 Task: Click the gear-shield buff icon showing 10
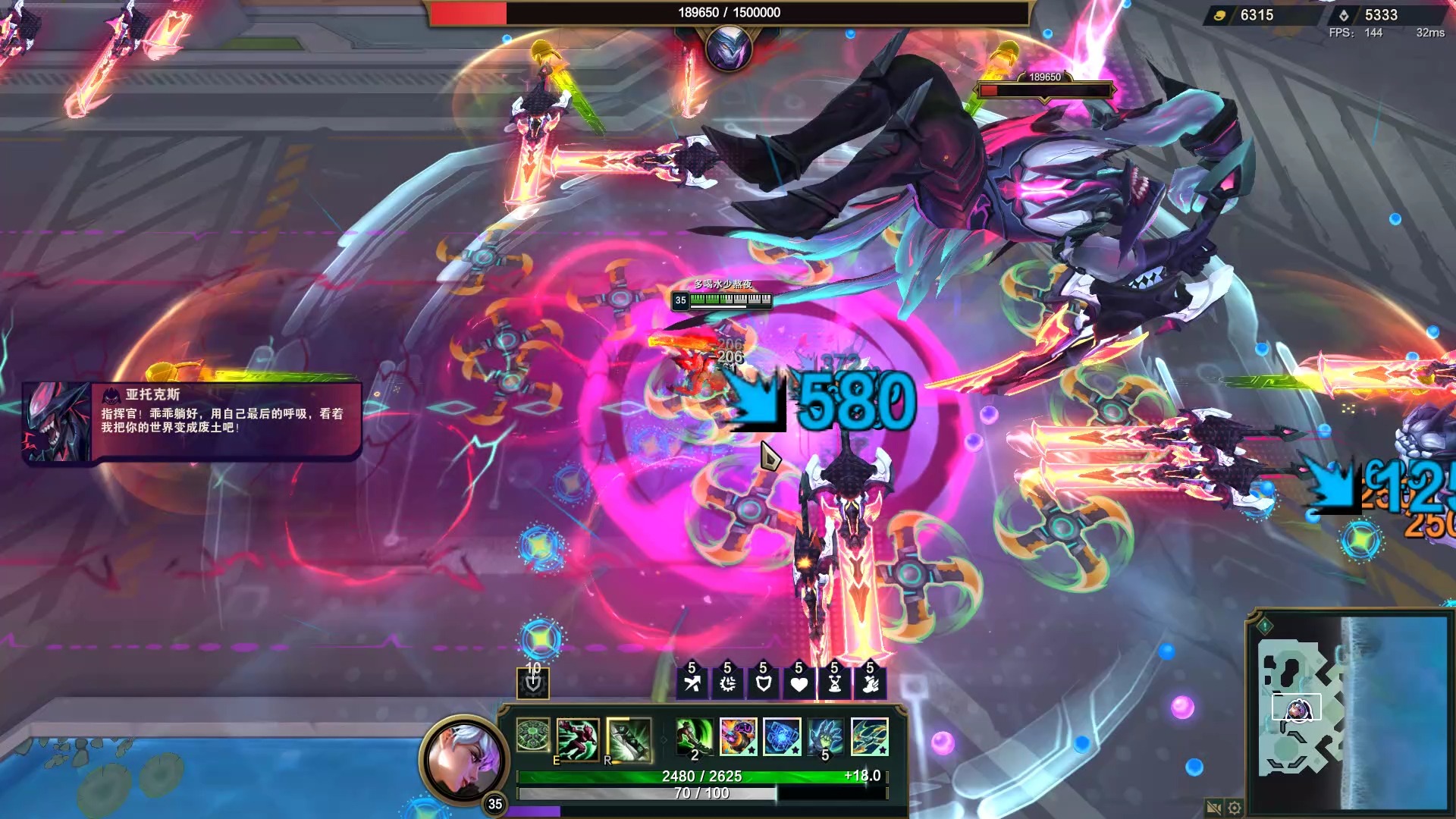(x=533, y=683)
